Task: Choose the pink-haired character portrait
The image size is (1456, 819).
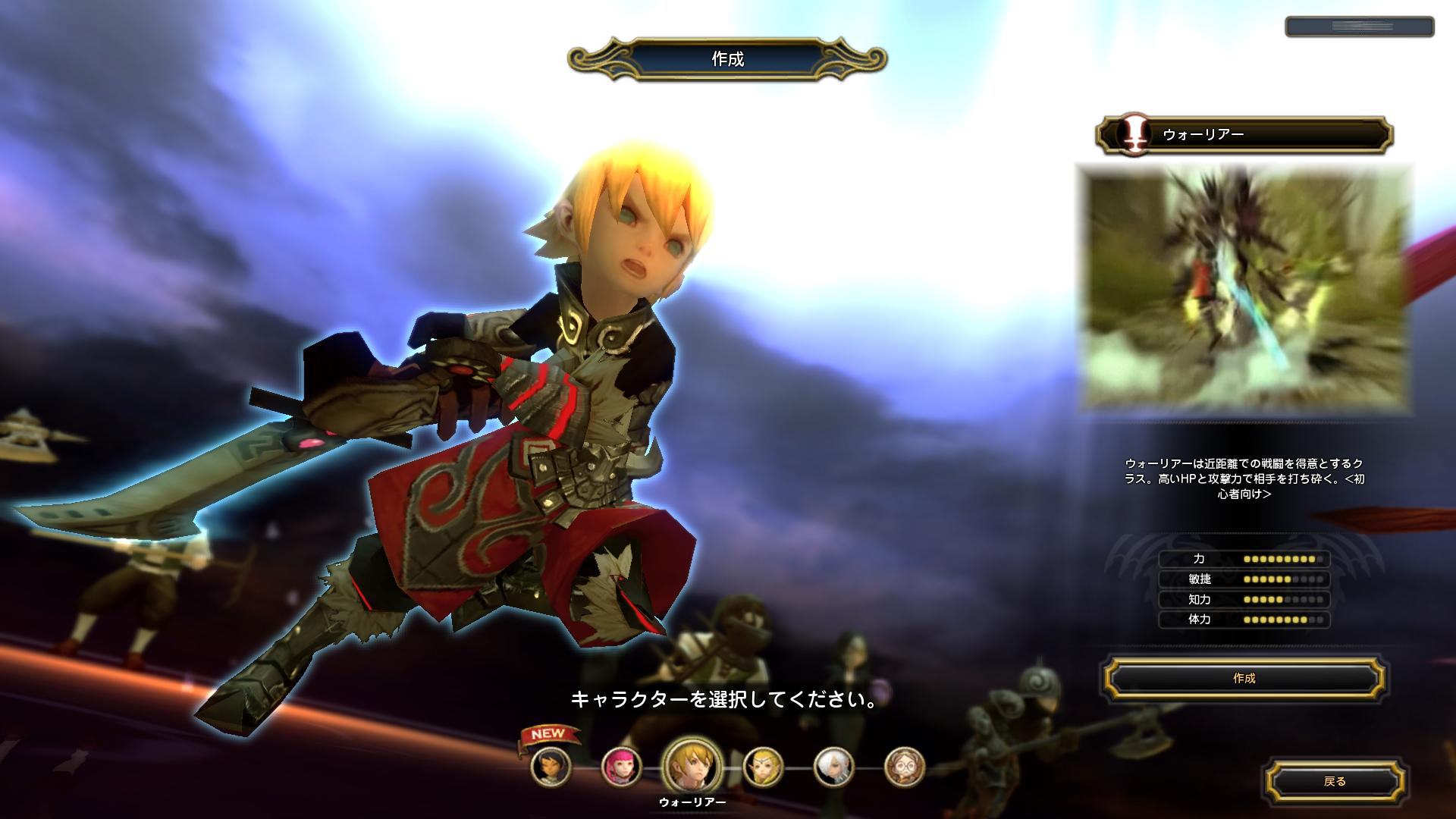Action: point(621,767)
